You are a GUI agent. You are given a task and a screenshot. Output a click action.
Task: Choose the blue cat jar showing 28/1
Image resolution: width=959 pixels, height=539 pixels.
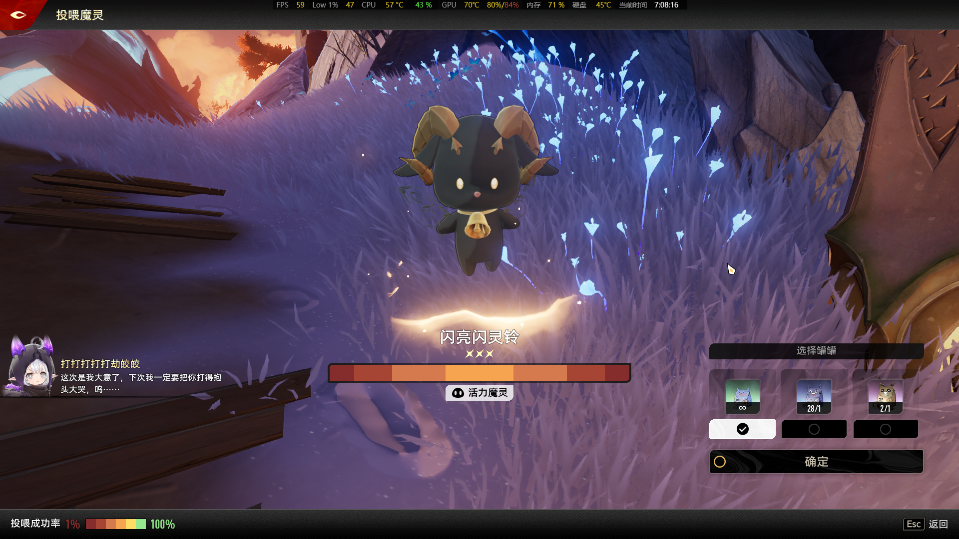point(813,395)
